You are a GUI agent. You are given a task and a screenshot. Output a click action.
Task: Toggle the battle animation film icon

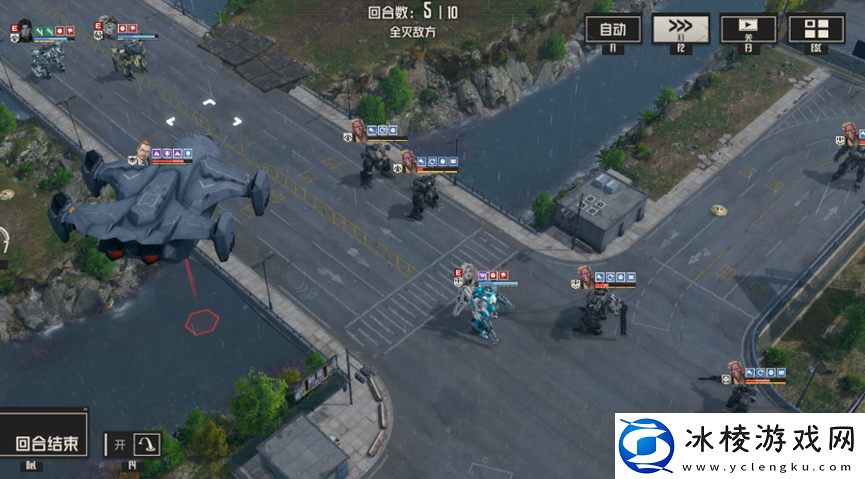click(748, 29)
